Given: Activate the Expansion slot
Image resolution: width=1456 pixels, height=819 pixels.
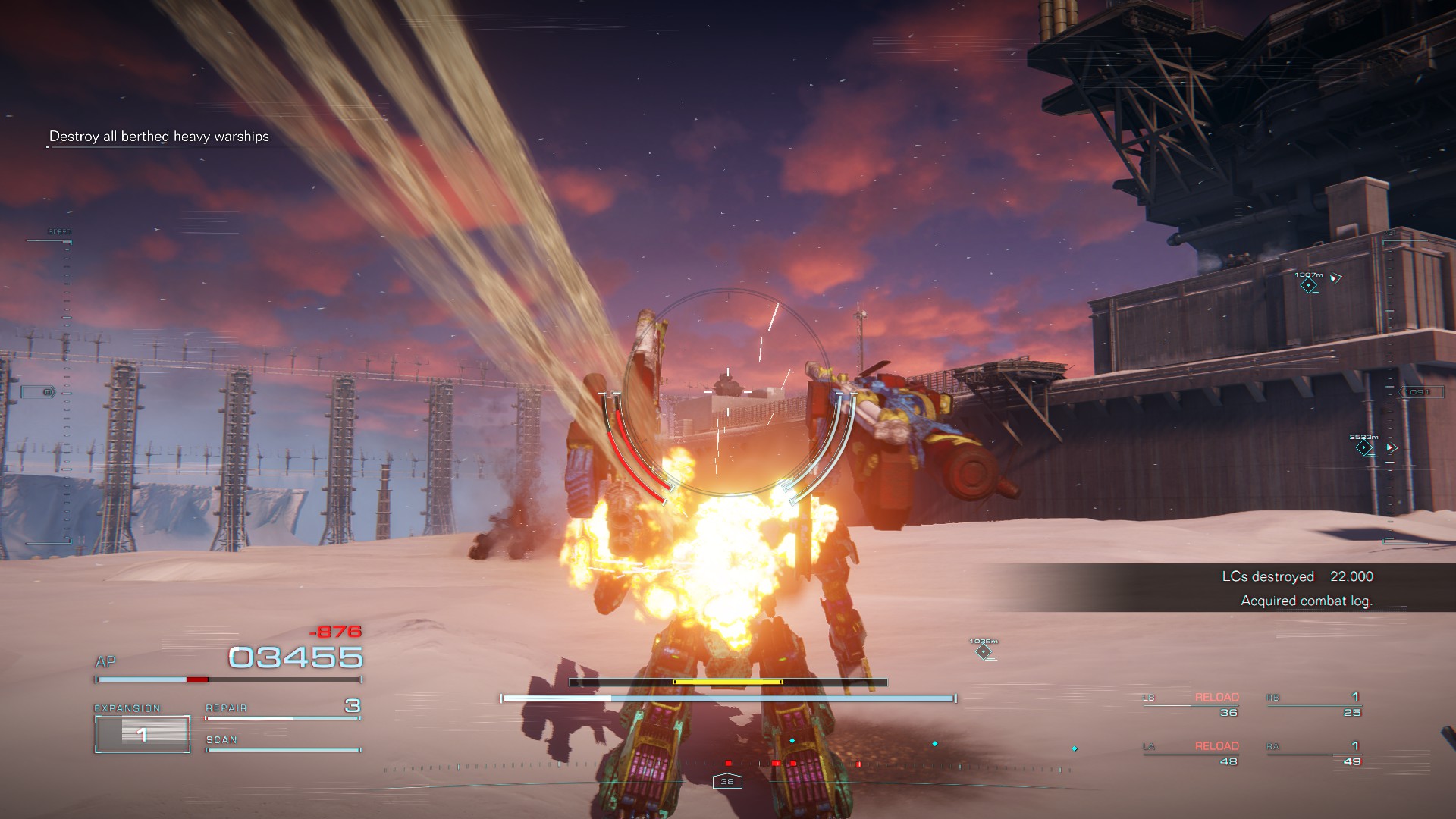Looking at the screenshot, I should coord(142,733).
